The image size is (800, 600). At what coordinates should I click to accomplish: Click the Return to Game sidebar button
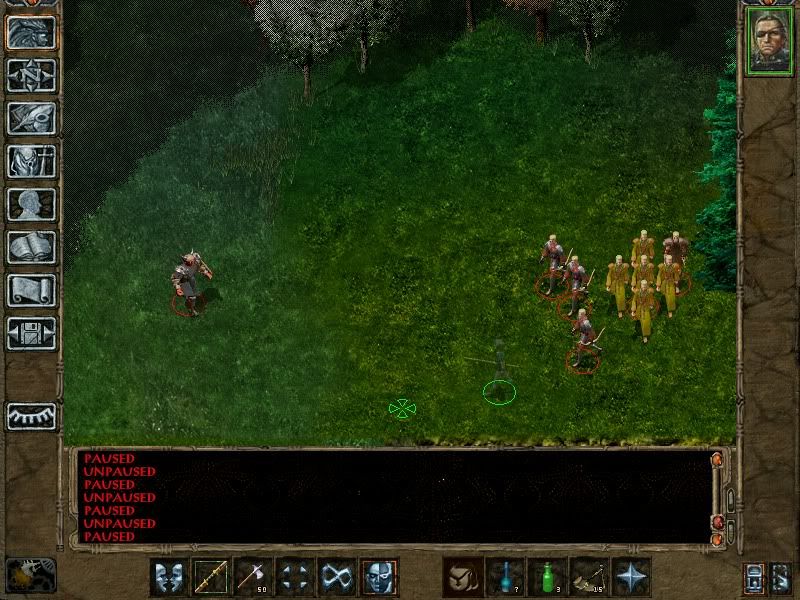click(31, 32)
